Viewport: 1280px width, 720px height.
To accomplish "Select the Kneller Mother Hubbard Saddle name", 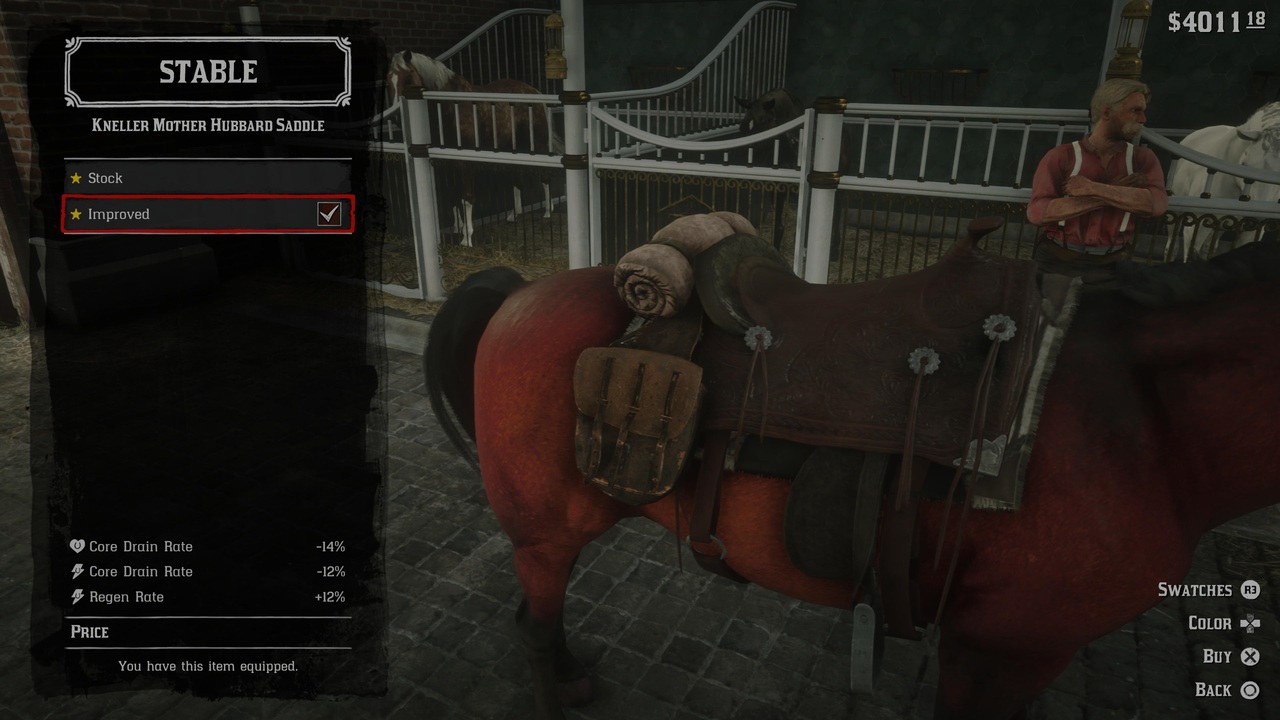I will tap(207, 125).
